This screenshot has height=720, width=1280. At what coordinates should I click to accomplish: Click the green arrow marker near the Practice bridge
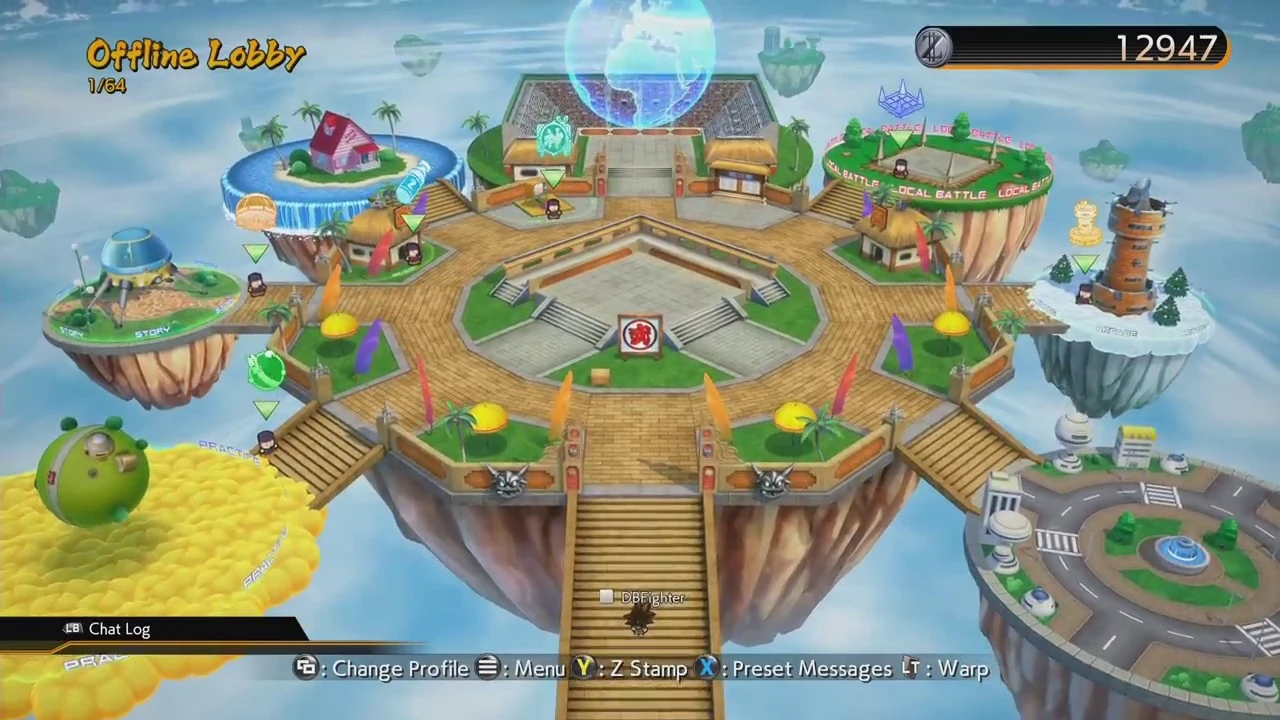[267, 410]
